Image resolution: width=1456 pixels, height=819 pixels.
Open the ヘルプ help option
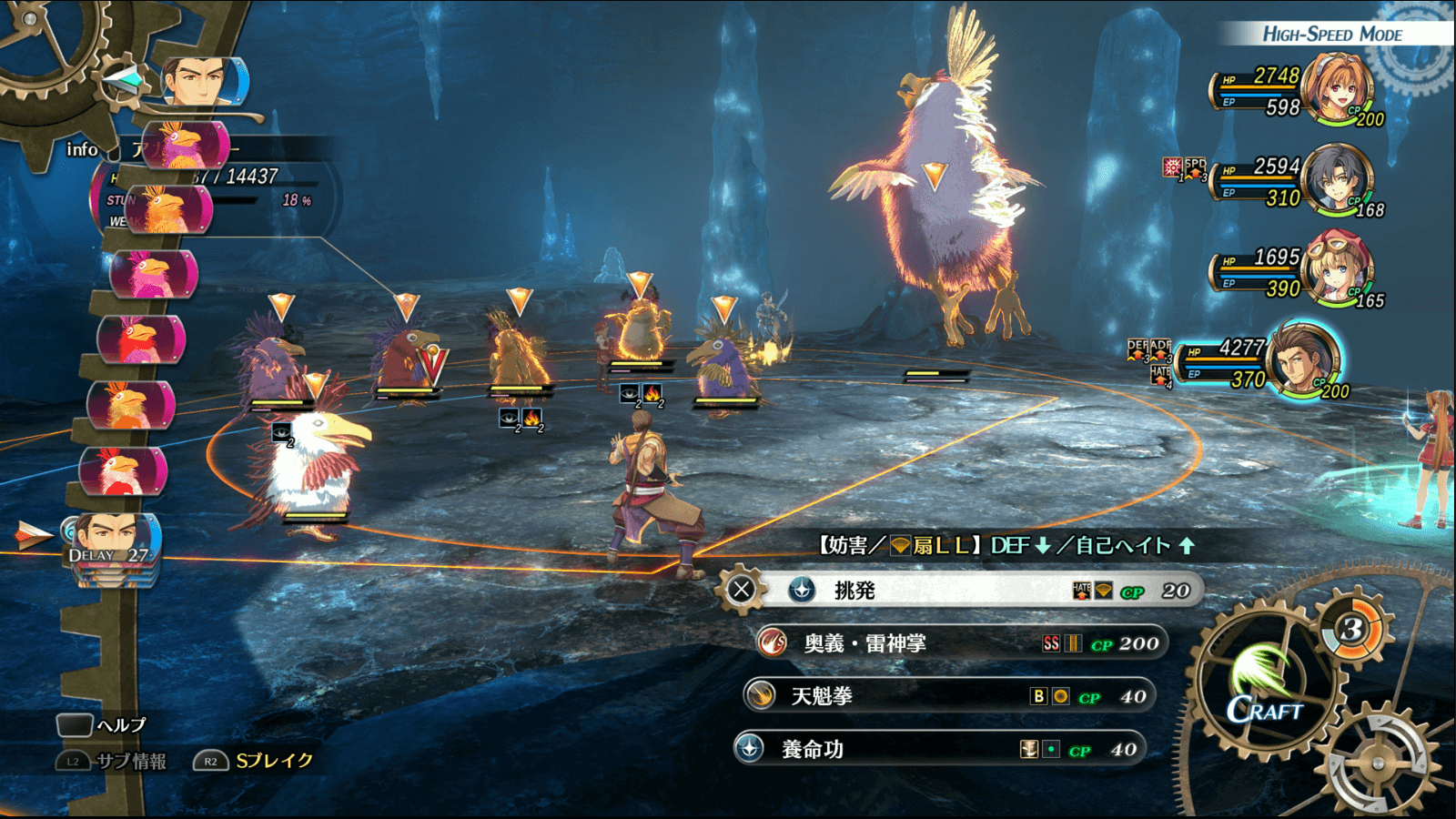(103, 725)
